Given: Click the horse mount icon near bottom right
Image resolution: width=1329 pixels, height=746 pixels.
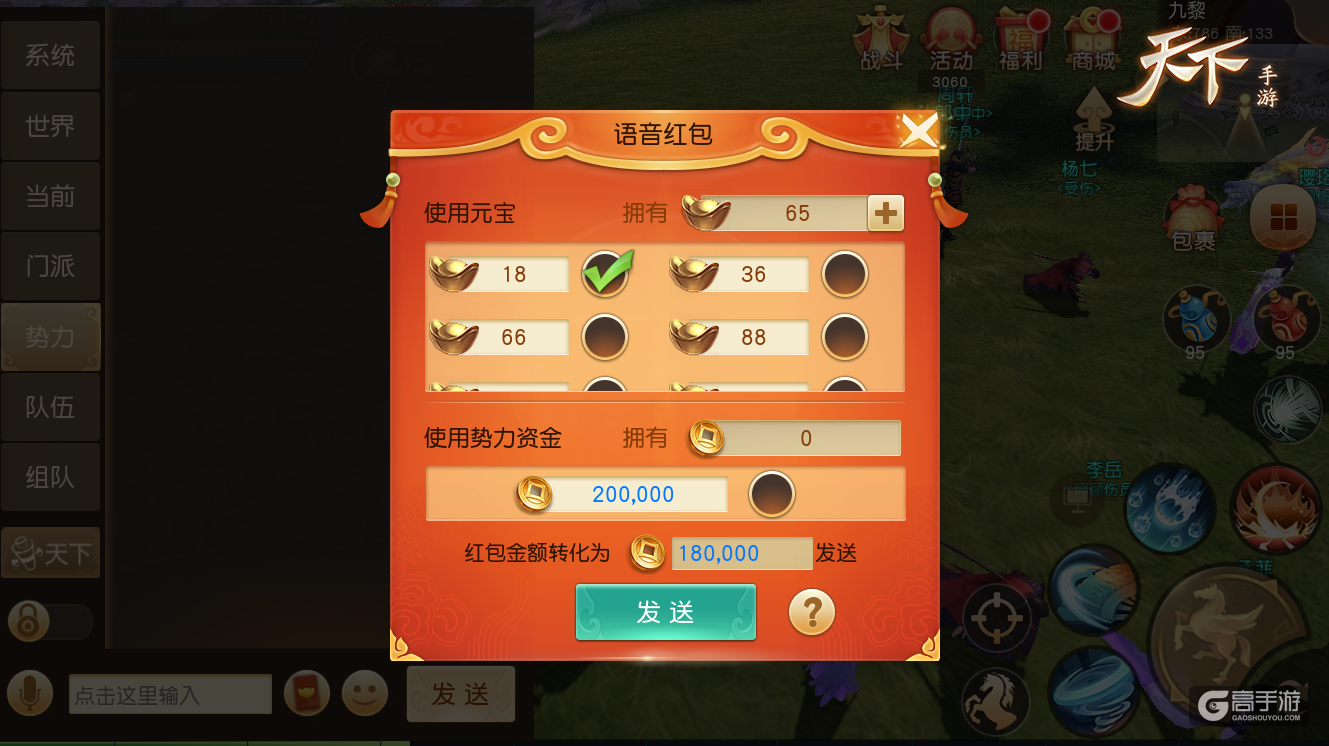Looking at the screenshot, I should pos(994,701).
